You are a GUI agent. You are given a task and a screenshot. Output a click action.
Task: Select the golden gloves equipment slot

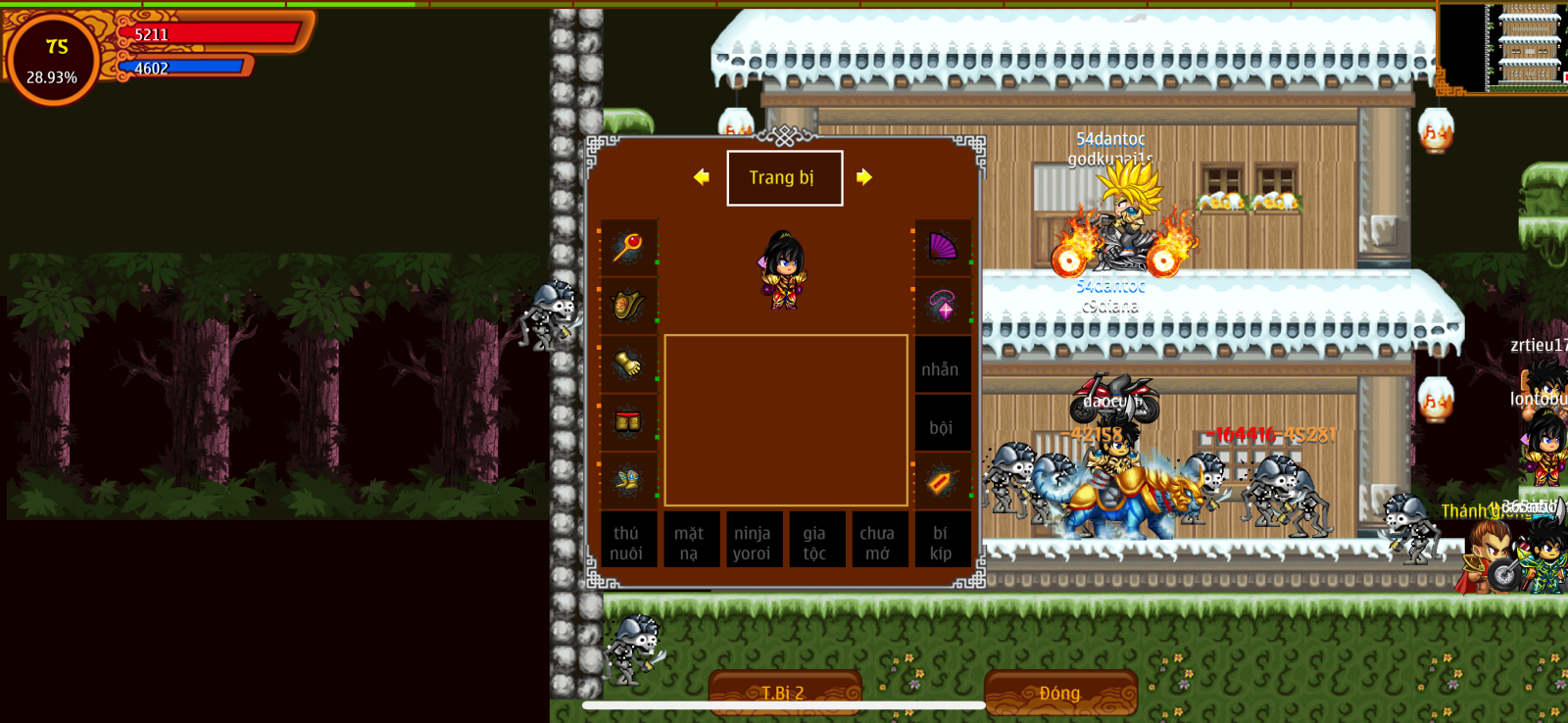(x=628, y=364)
